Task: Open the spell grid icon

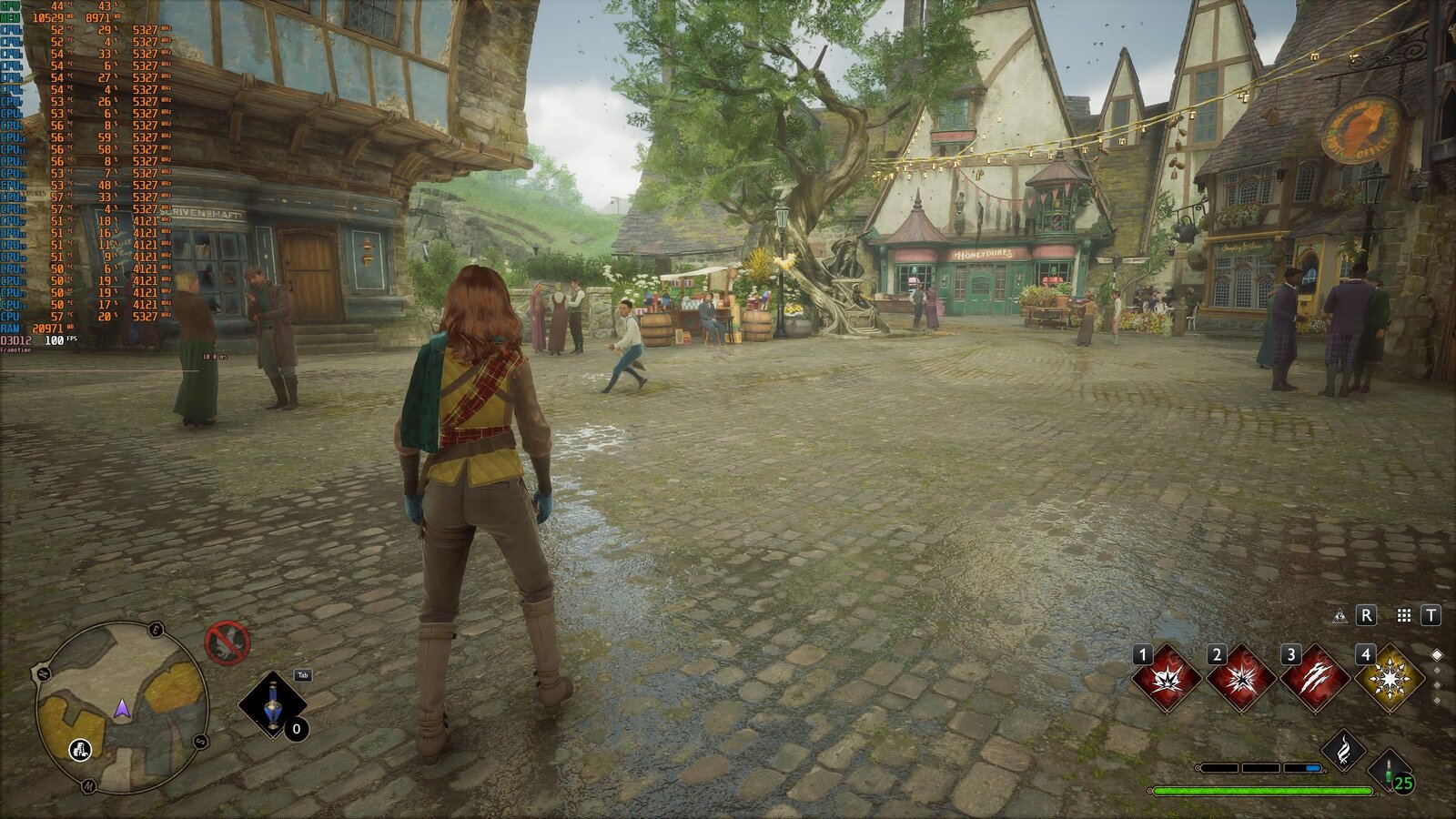Action: click(1404, 616)
